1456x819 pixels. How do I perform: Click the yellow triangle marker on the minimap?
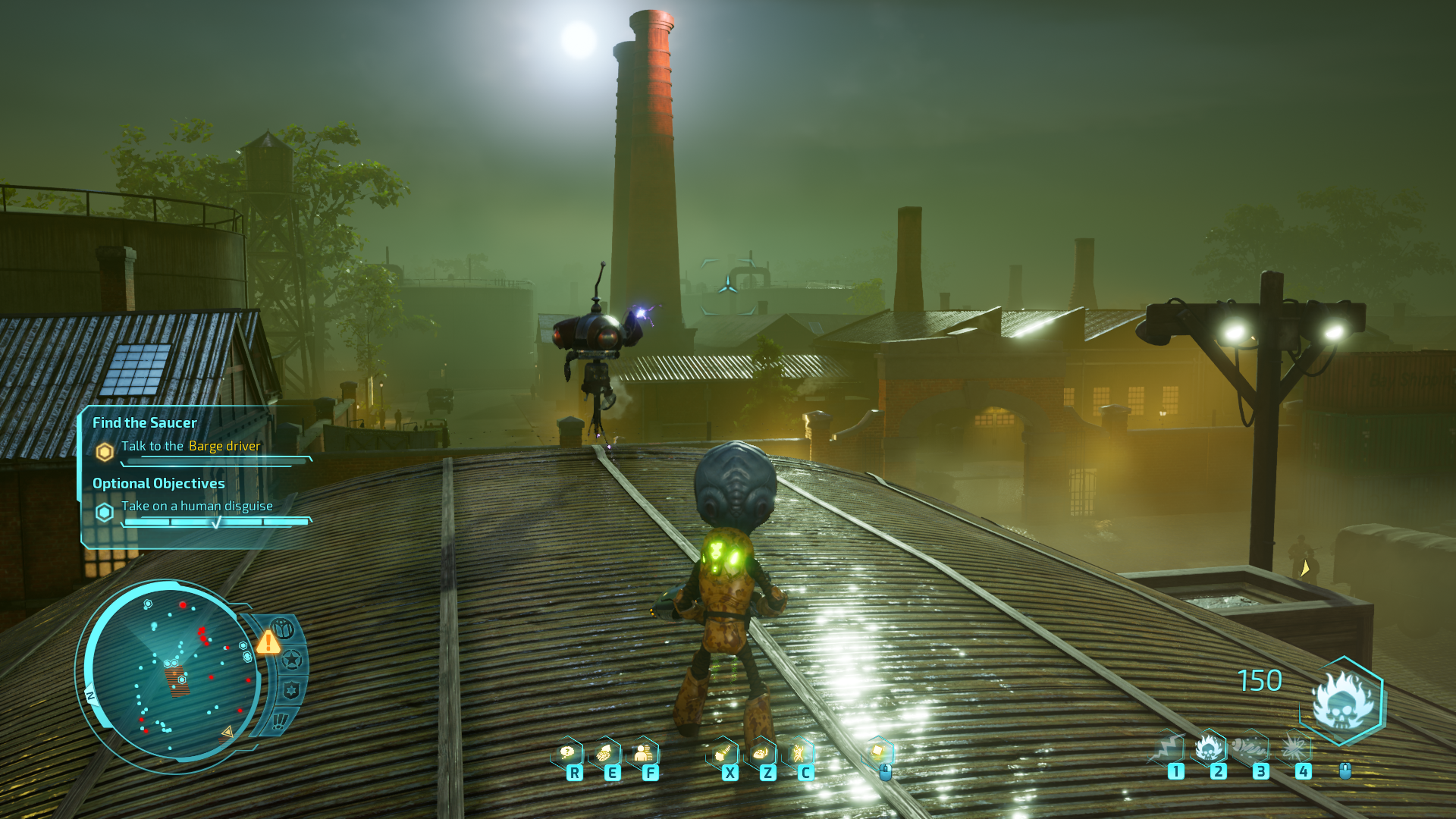pyautogui.click(x=227, y=733)
